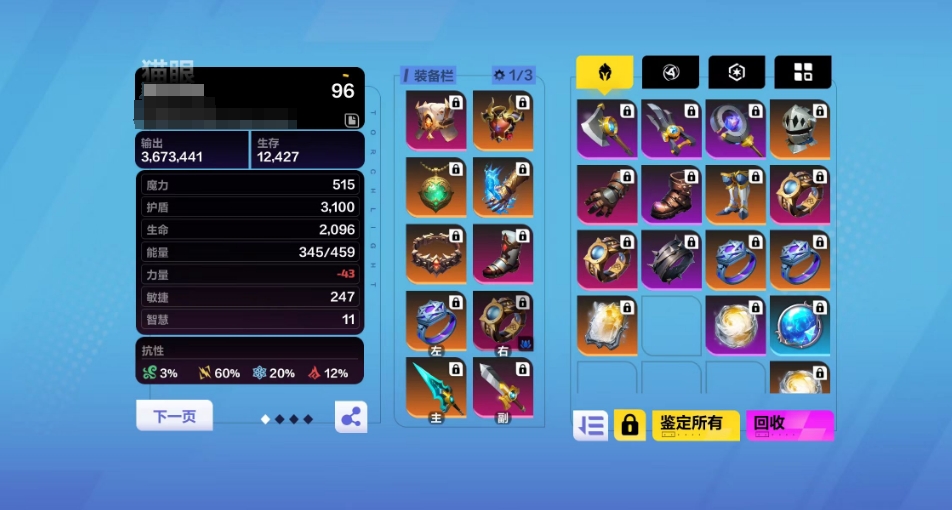Click the equipped spiked belt slot
The image size is (952, 510).
pyautogui.click(x=436, y=253)
